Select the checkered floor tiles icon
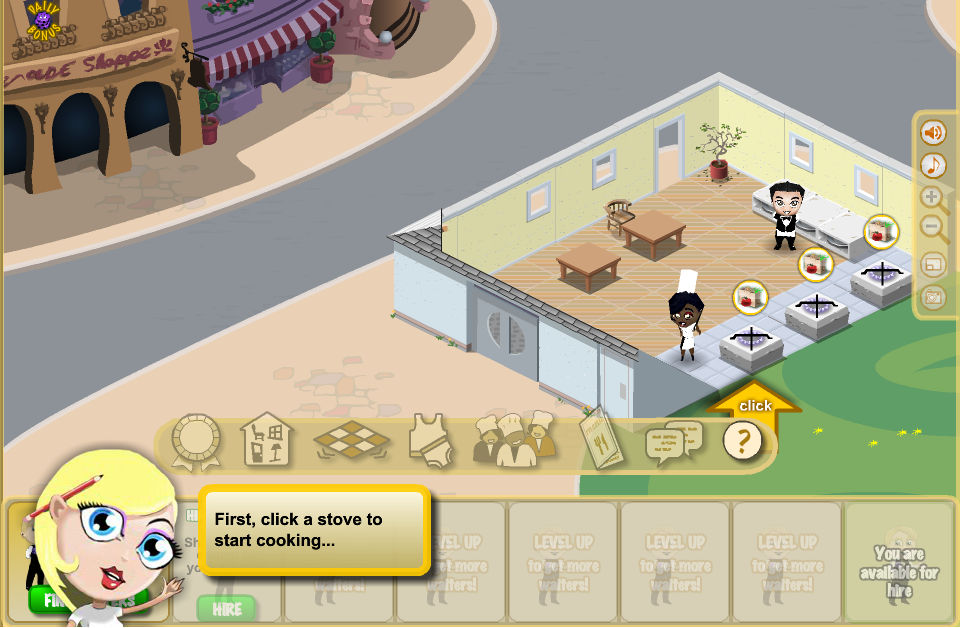961x628 pixels. point(351,441)
